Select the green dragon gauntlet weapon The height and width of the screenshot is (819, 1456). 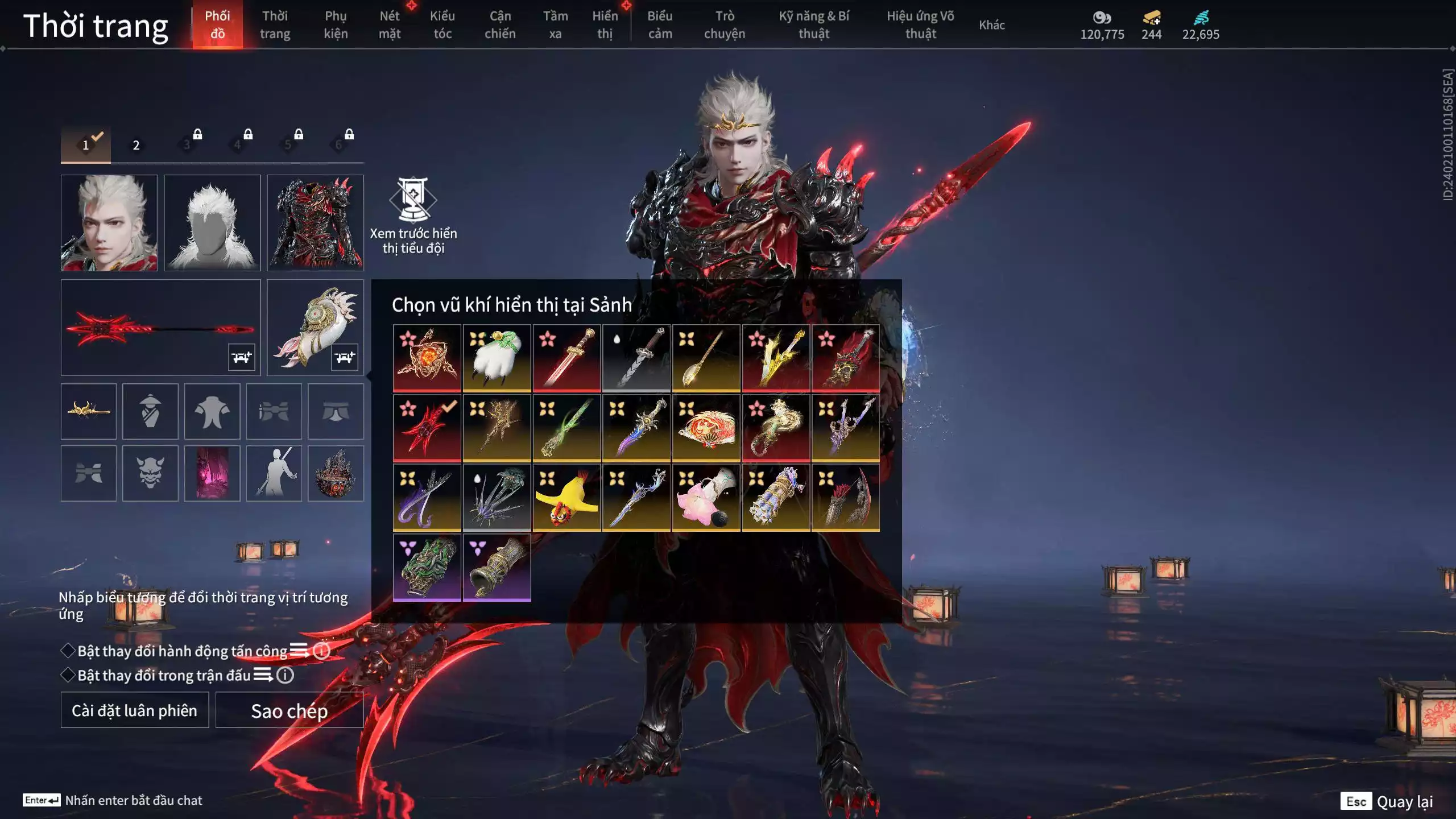point(427,568)
